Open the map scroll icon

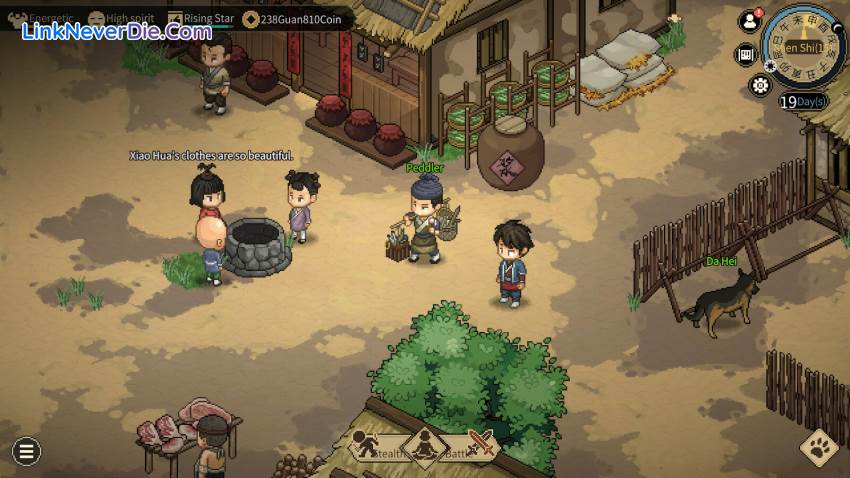[745, 54]
